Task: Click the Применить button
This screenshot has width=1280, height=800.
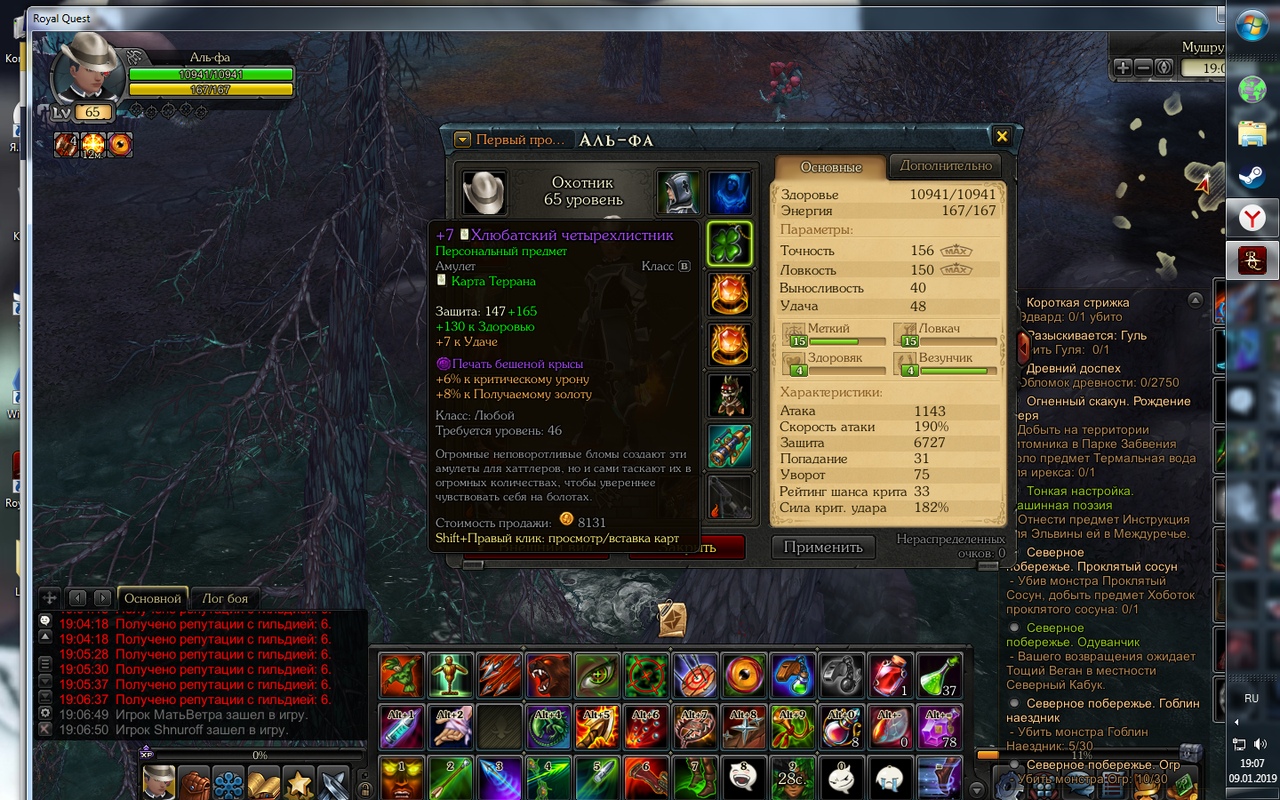Action: coord(823,547)
